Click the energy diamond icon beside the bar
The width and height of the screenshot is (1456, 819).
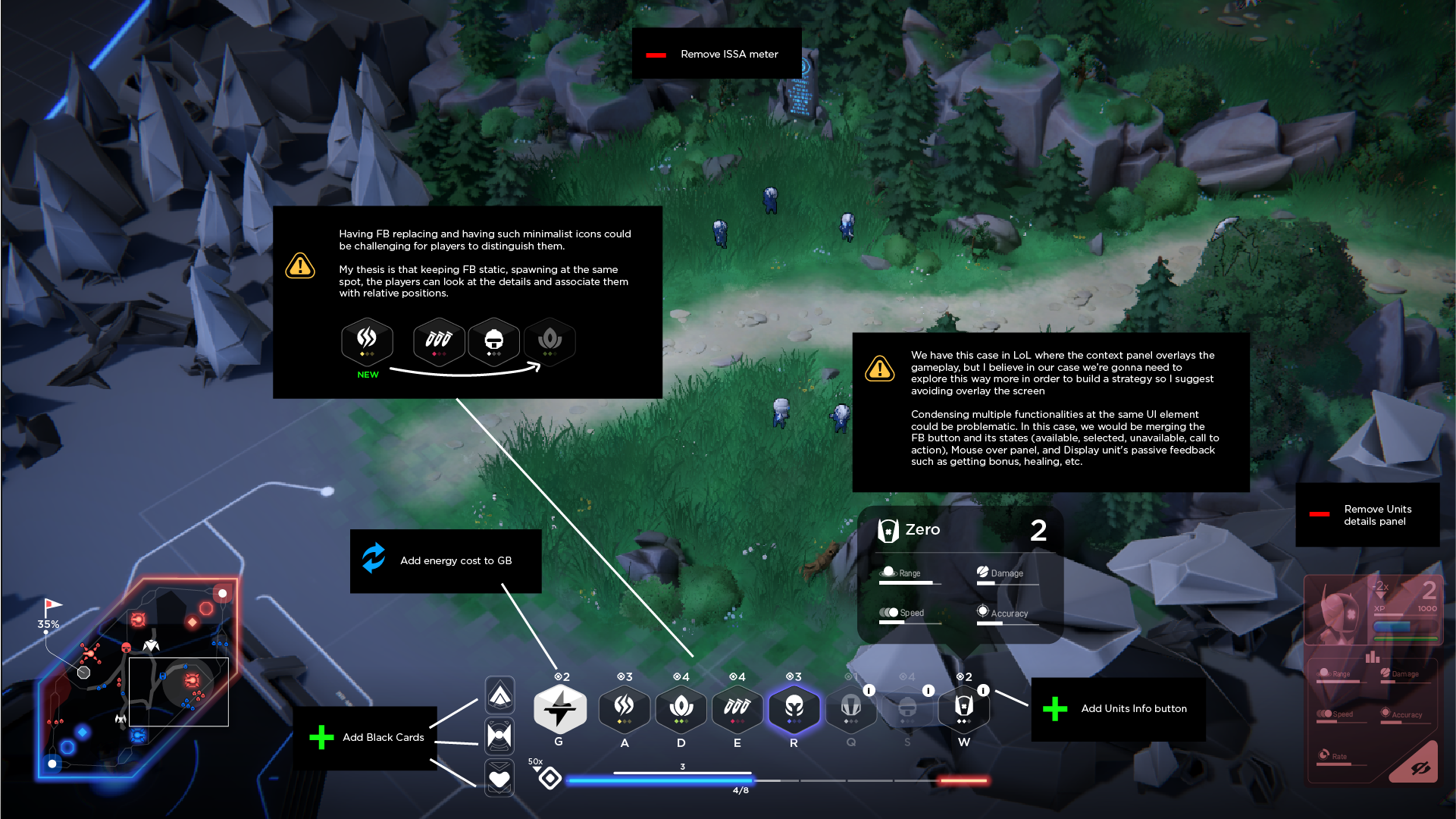pyautogui.click(x=550, y=778)
